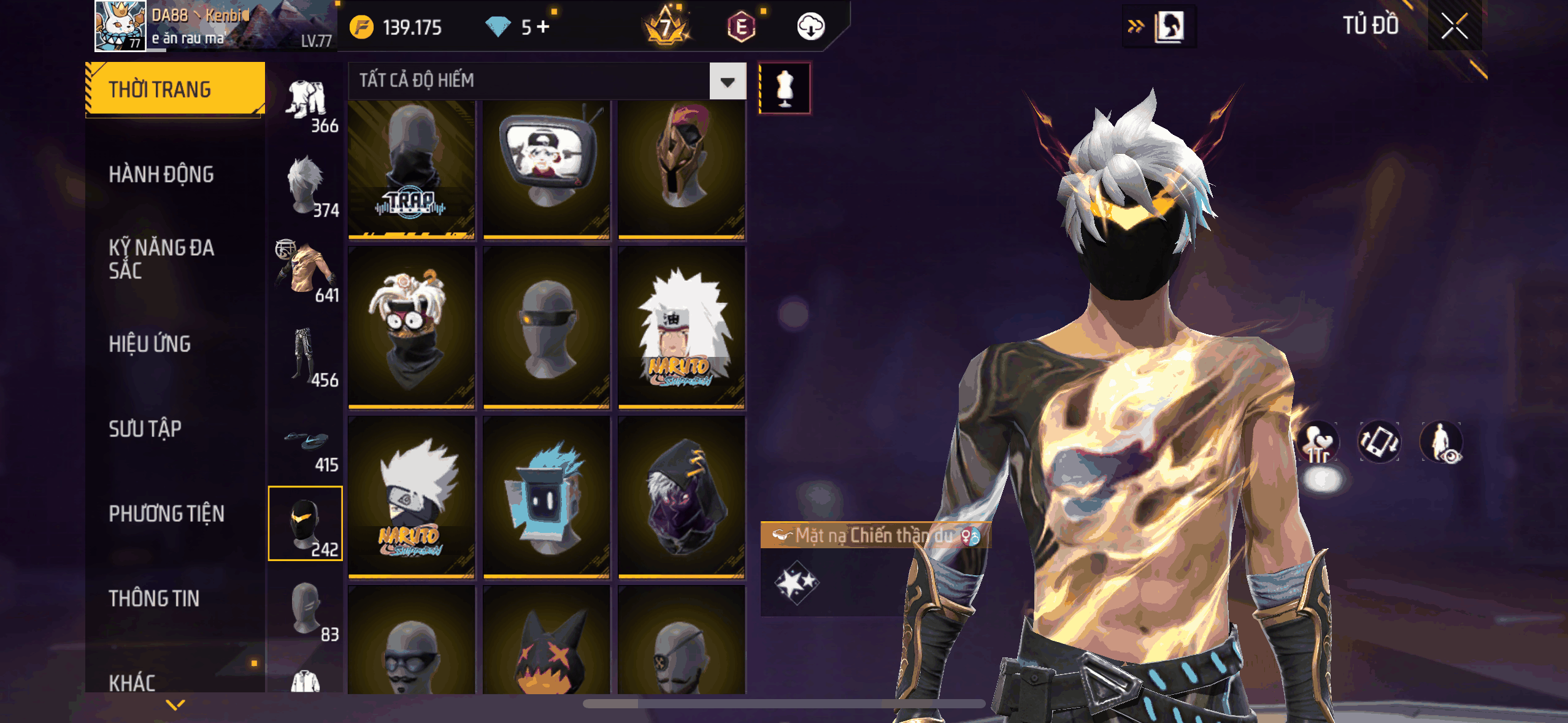The height and width of the screenshot is (723, 1568).
Task: Switch to the pants category showing 456
Action: 307,357
